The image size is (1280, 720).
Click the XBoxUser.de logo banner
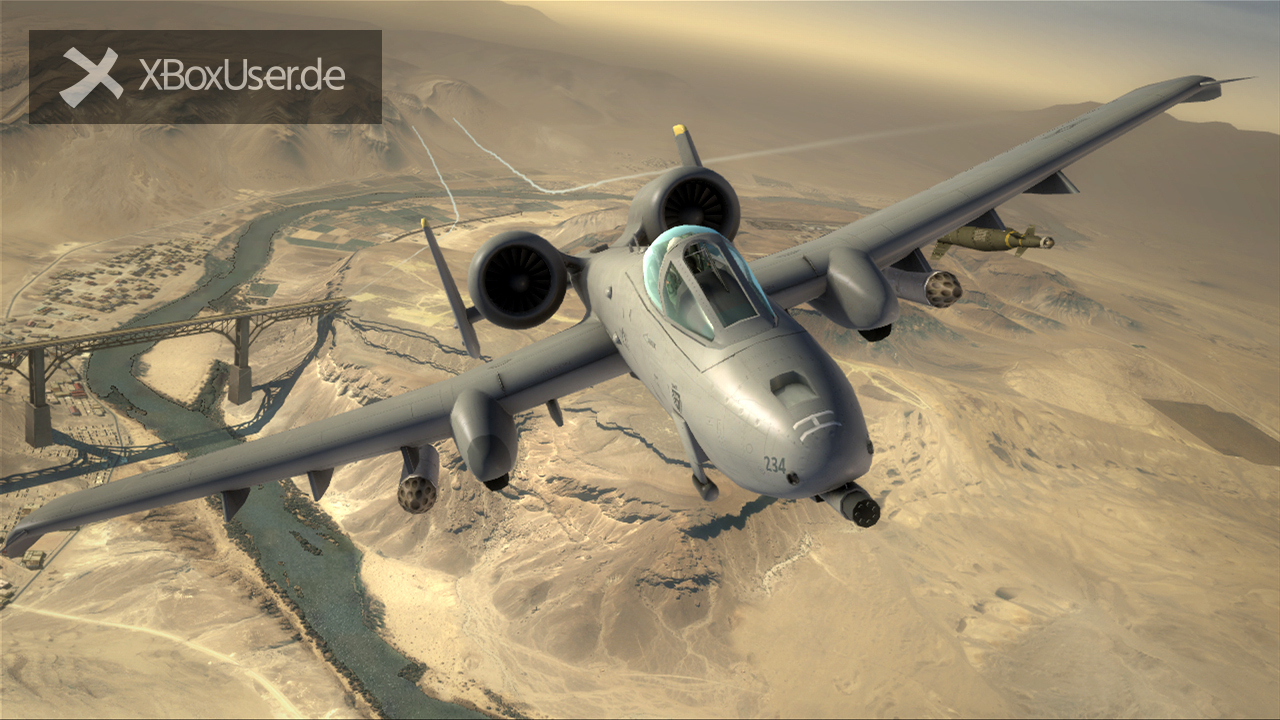coord(205,77)
